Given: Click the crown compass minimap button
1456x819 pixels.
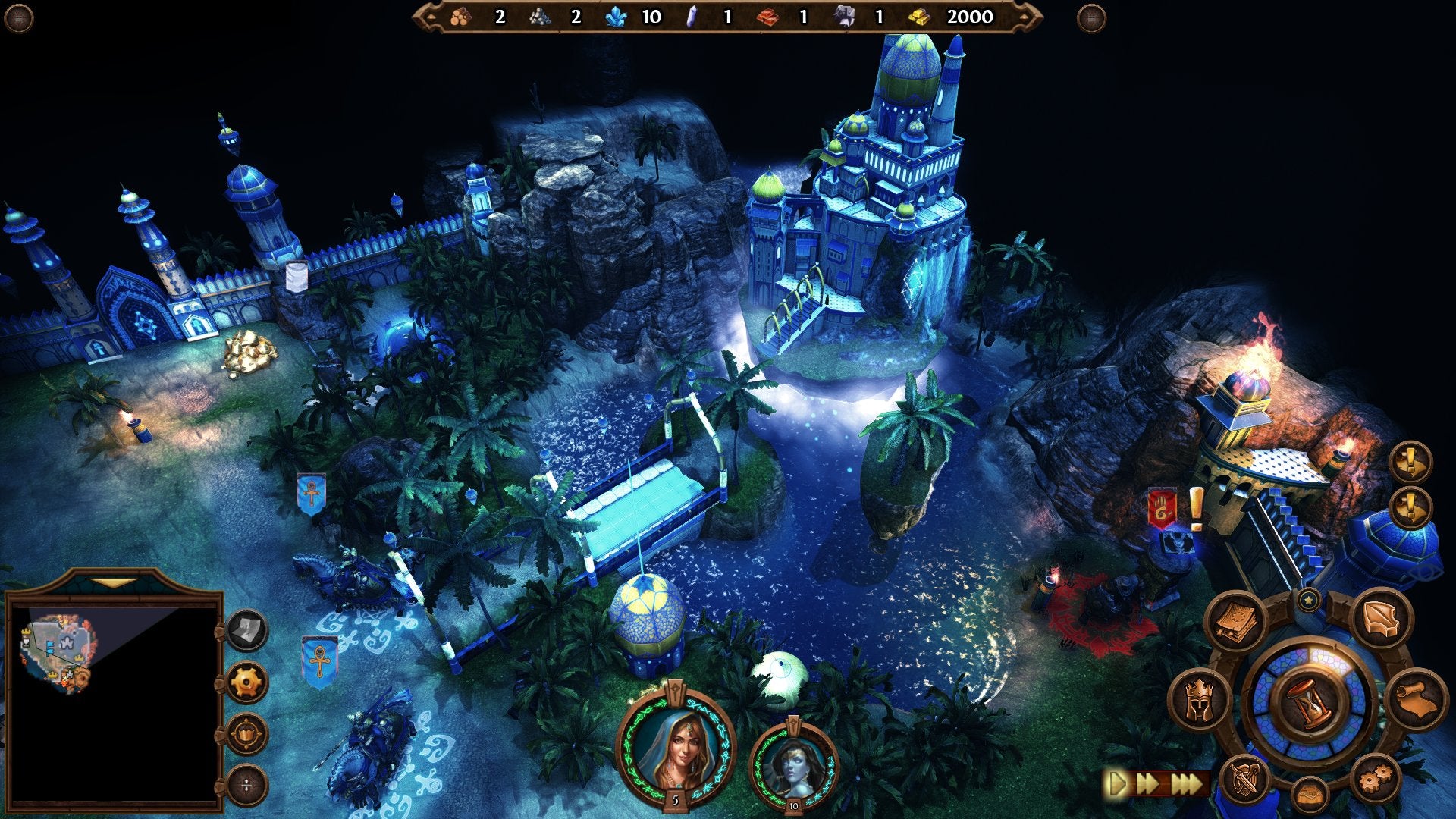Looking at the screenshot, I should pyautogui.click(x=247, y=734).
